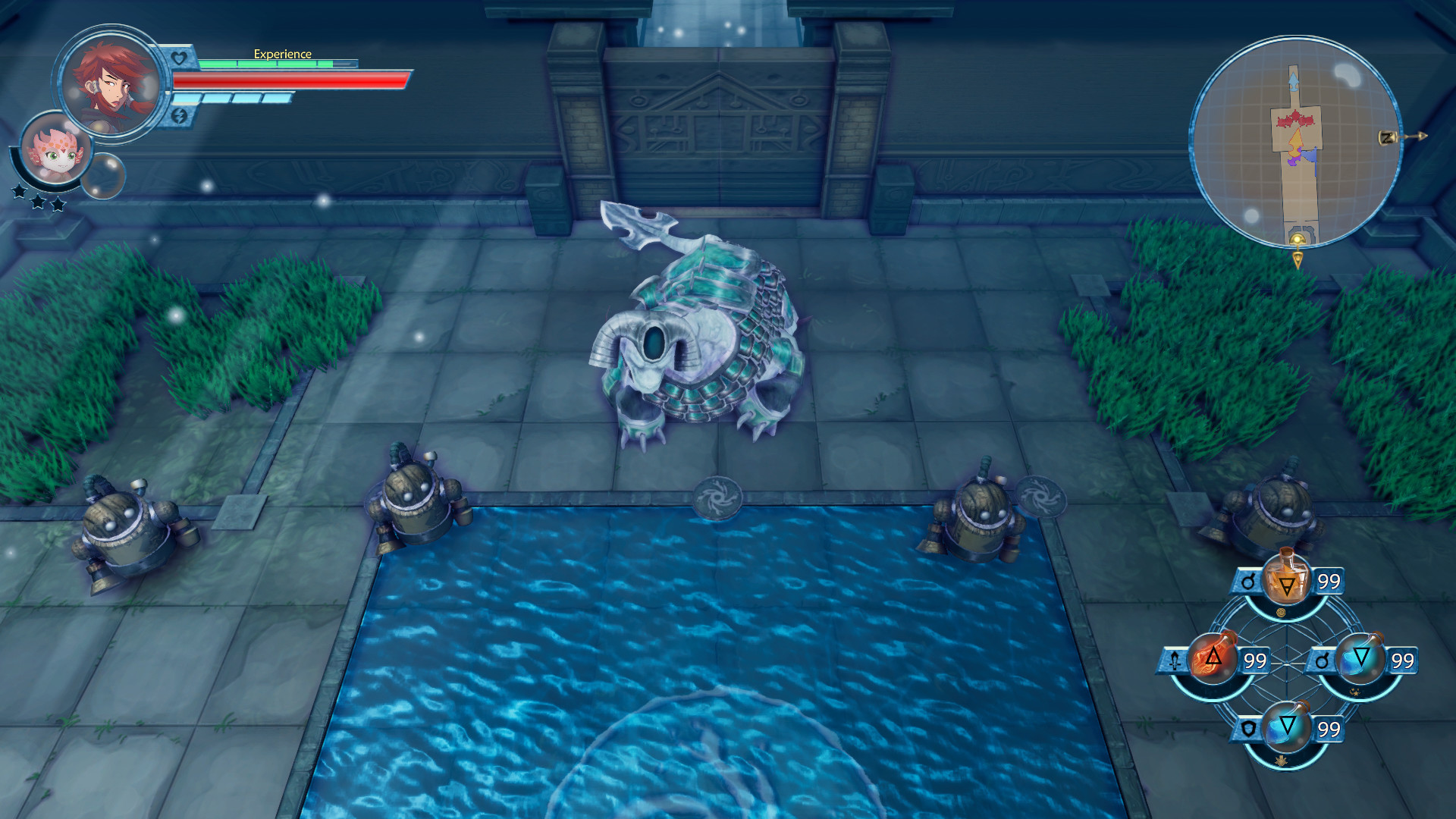Click the Experience label above the XP bar
The height and width of the screenshot is (819, 1456).
[x=283, y=54]
